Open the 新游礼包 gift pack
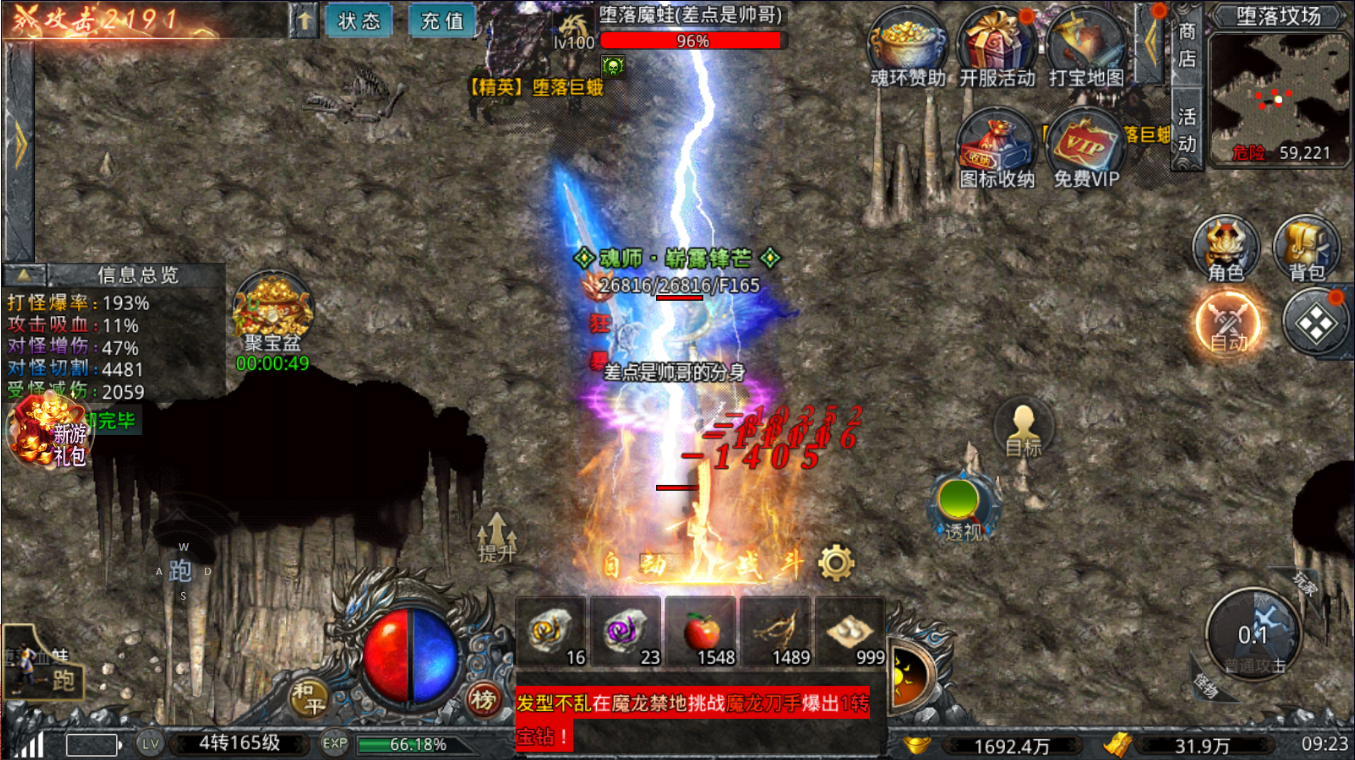The width and height of the screenshot is (1355, 760). (x=48, y=432)
